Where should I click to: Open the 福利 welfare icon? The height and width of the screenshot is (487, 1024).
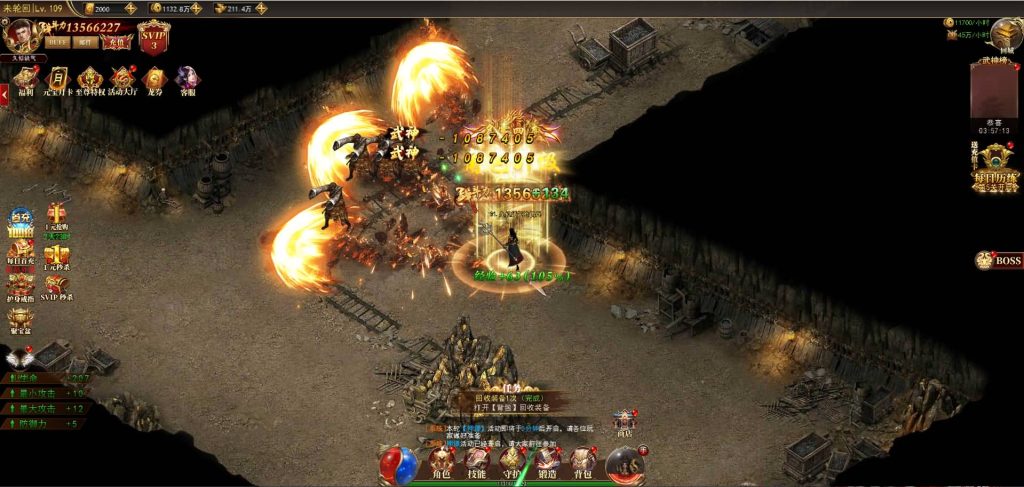tap(26, 80)
